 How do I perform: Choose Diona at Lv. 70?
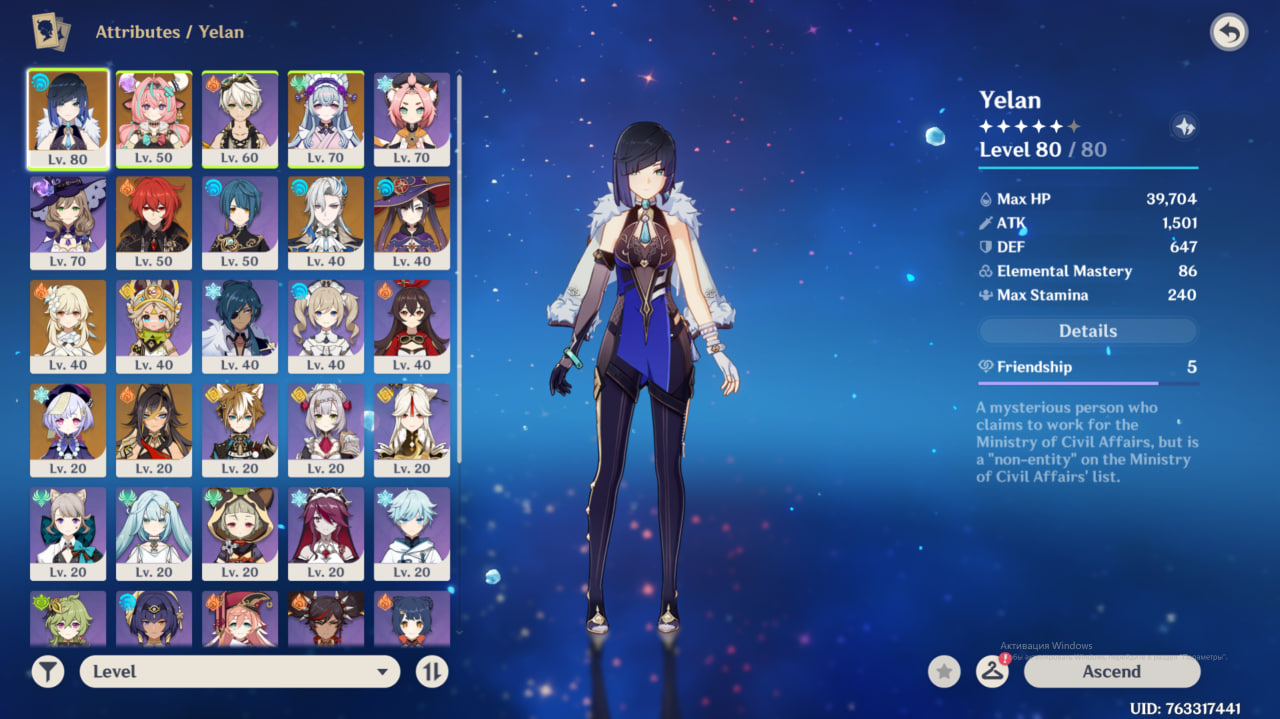412,118
